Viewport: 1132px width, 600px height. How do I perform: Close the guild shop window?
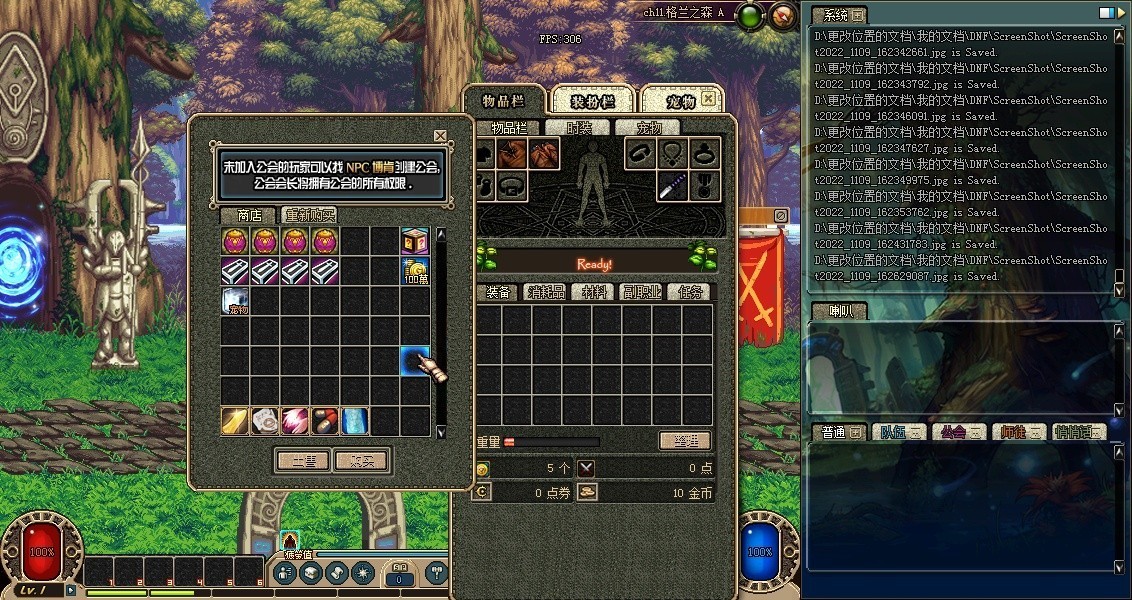(440, 136)
